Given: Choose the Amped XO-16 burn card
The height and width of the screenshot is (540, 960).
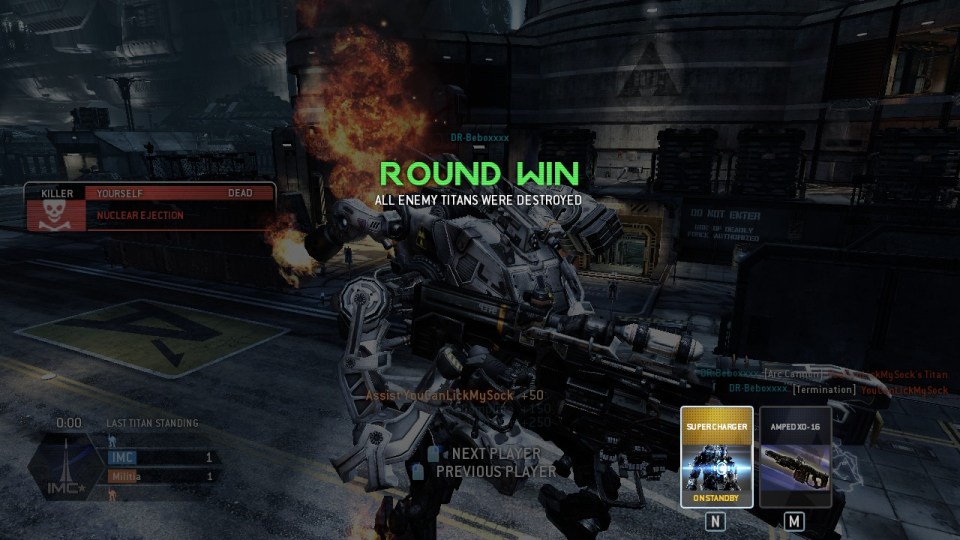Looking at the screenshot, I should 795,457.
